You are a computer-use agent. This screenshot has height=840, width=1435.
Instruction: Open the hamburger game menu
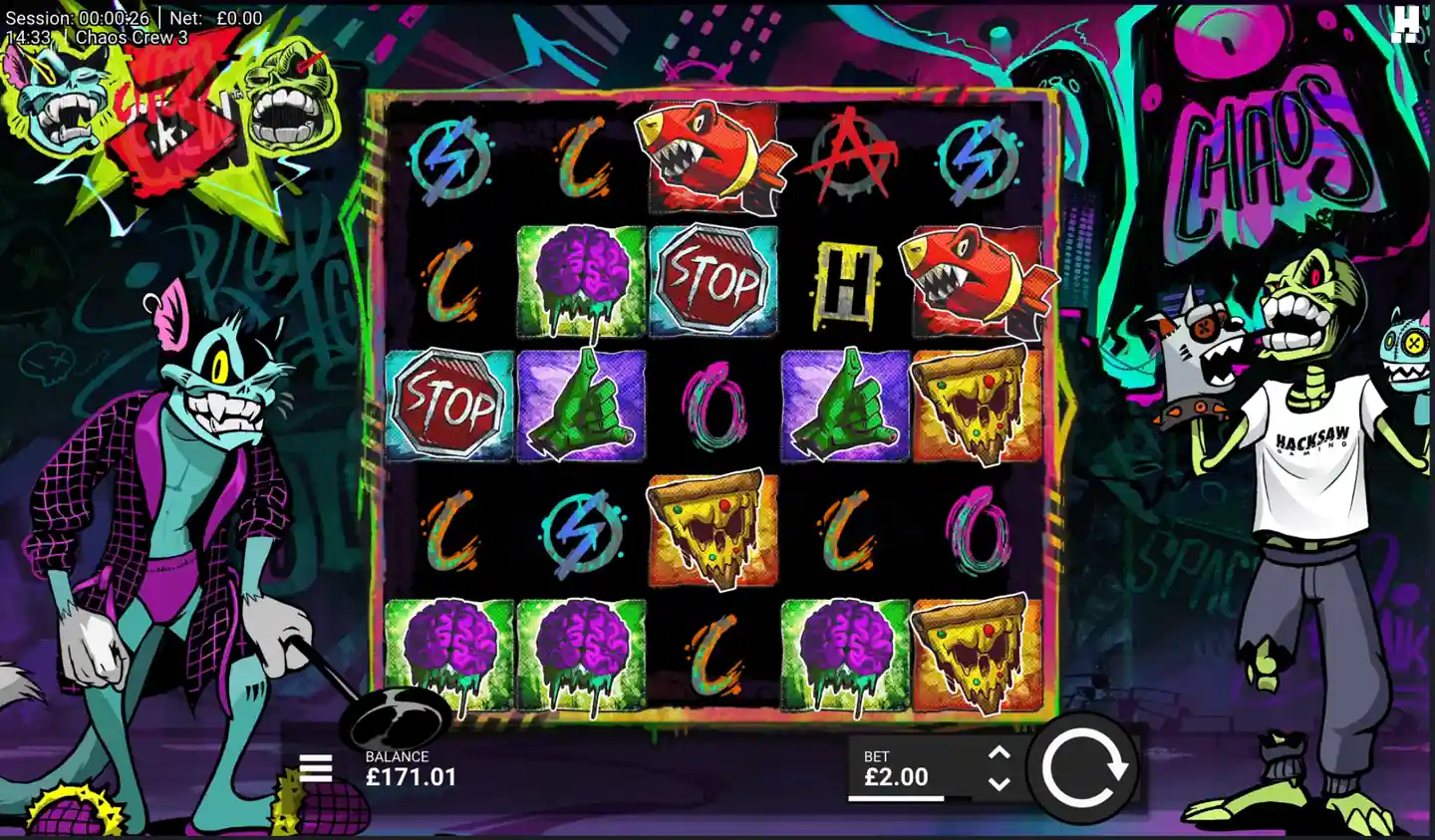click(317, 768)
